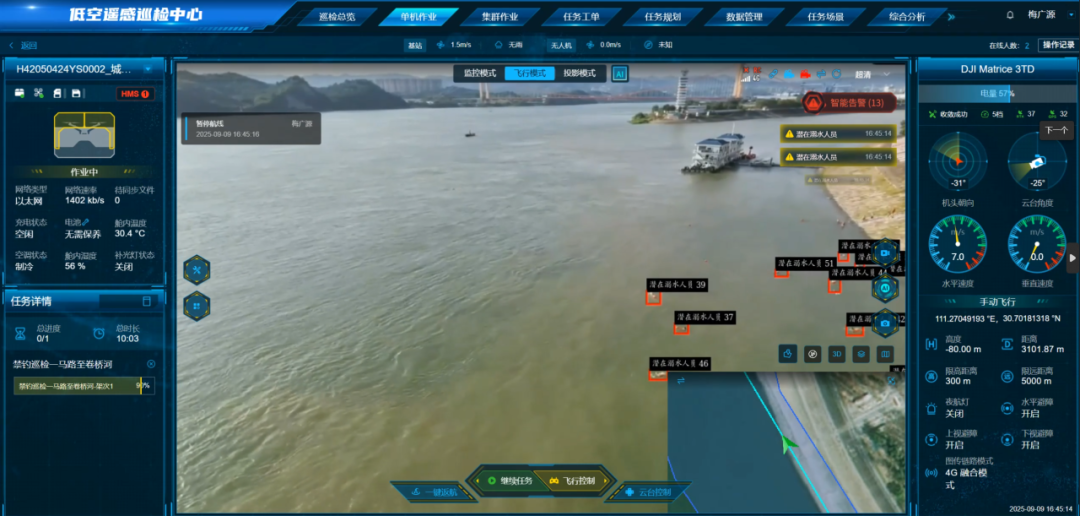The height and width of the screenshot is (516, 1080).
Task: Open the 综合分析 tab
Action: (x=907, y=17)
